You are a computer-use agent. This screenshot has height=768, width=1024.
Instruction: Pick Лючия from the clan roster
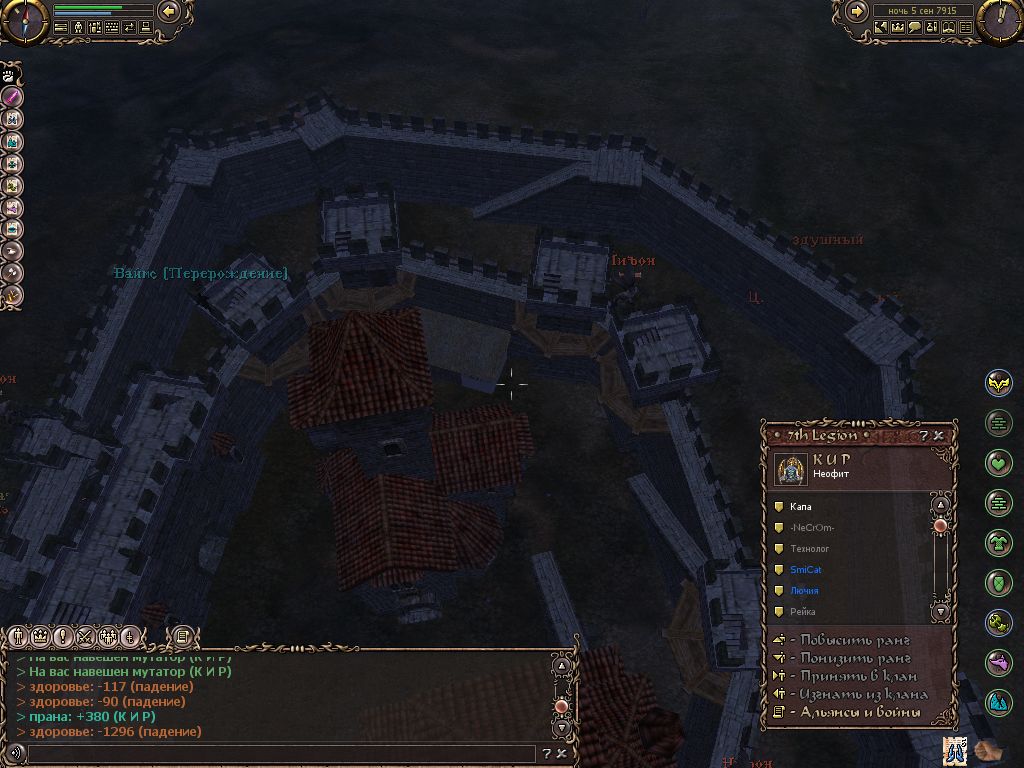pos(803,591)
